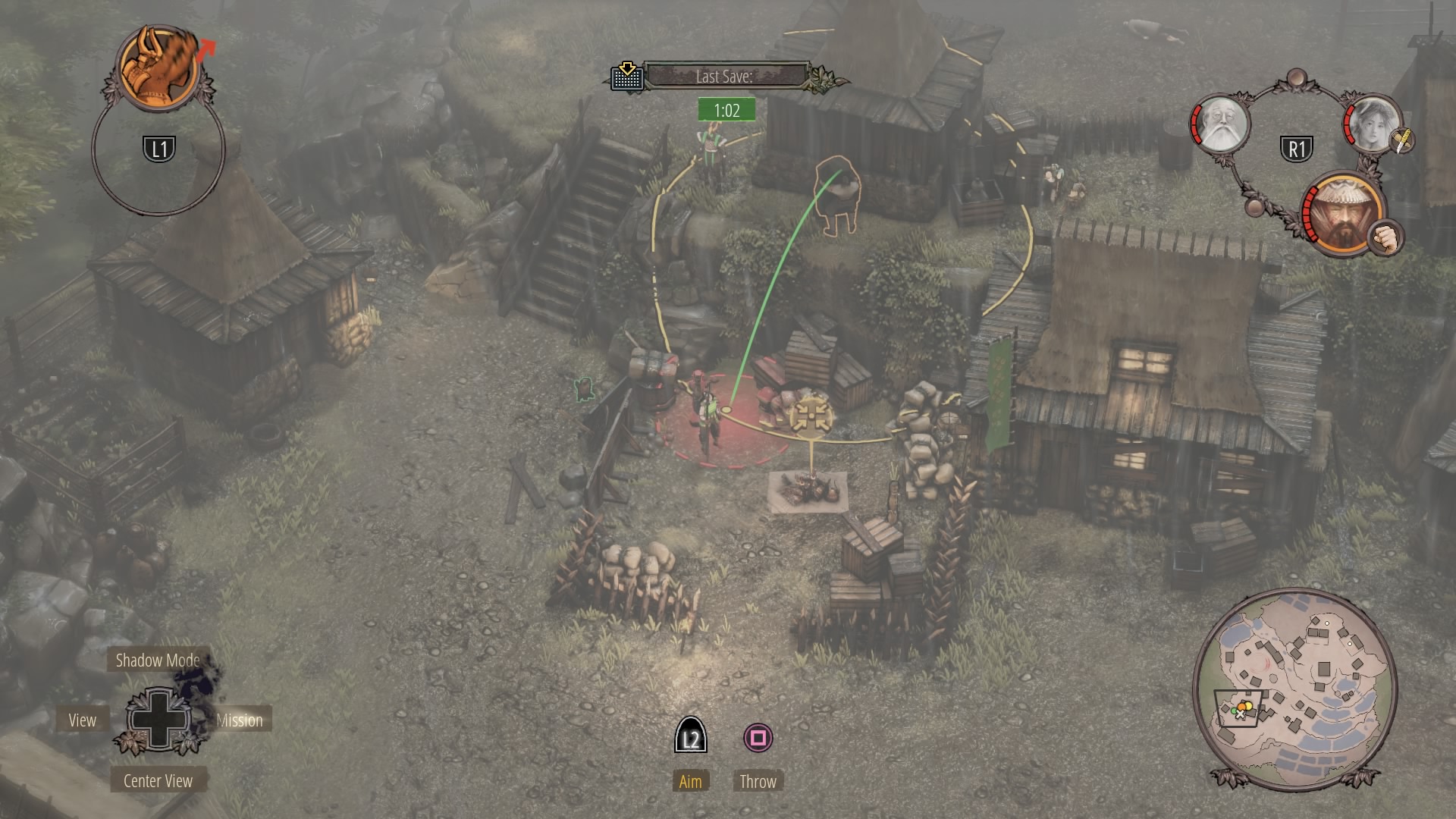Select the Aim action label
This screenshot has width=1456, height=819.
pos(690,782)
